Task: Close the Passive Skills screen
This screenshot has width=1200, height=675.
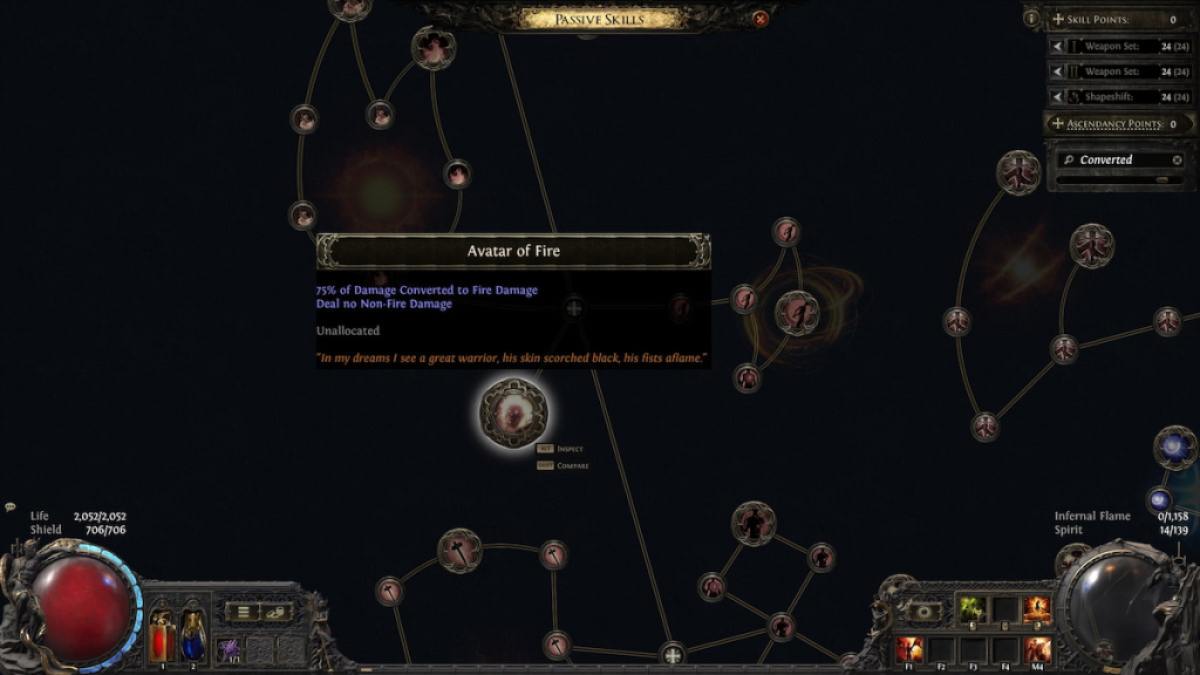Action: (x=760, y=18)
